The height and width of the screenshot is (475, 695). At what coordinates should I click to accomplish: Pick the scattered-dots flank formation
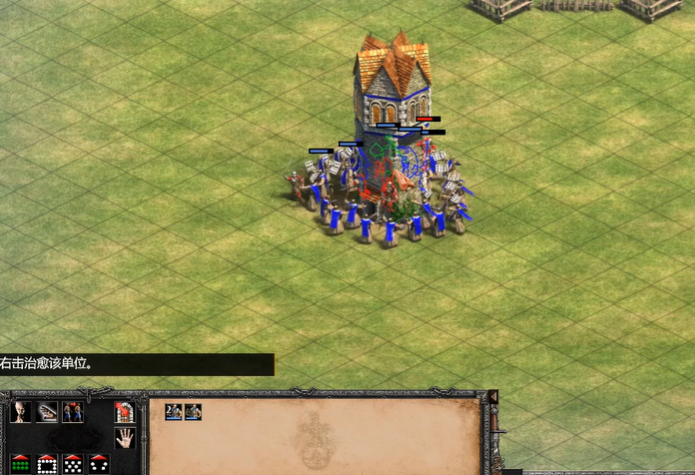98,463
